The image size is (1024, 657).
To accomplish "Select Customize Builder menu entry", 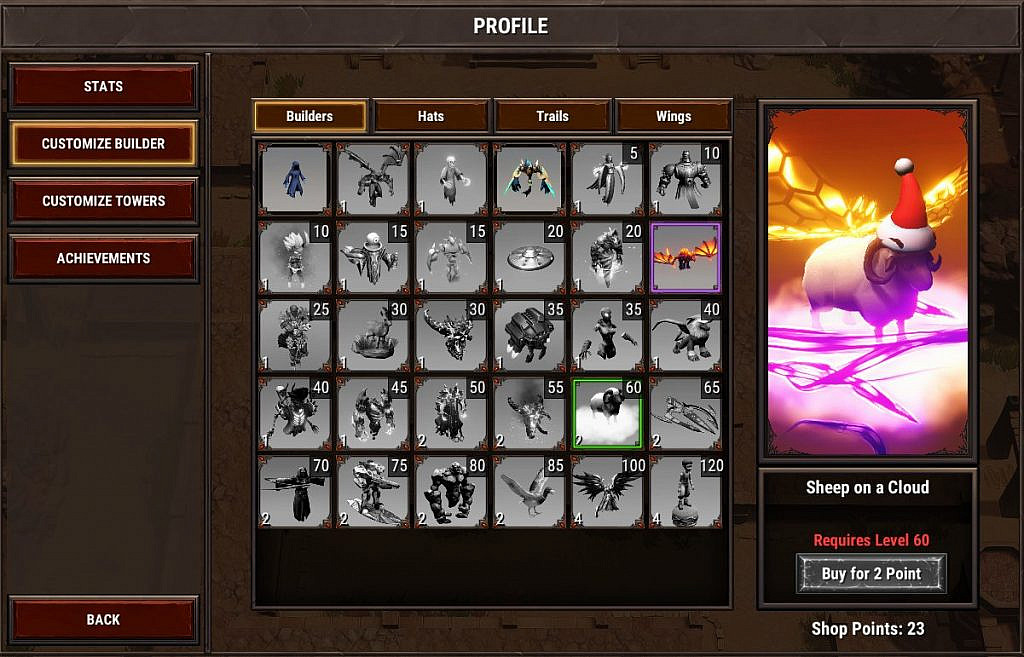I will click(x=103, y=144).
